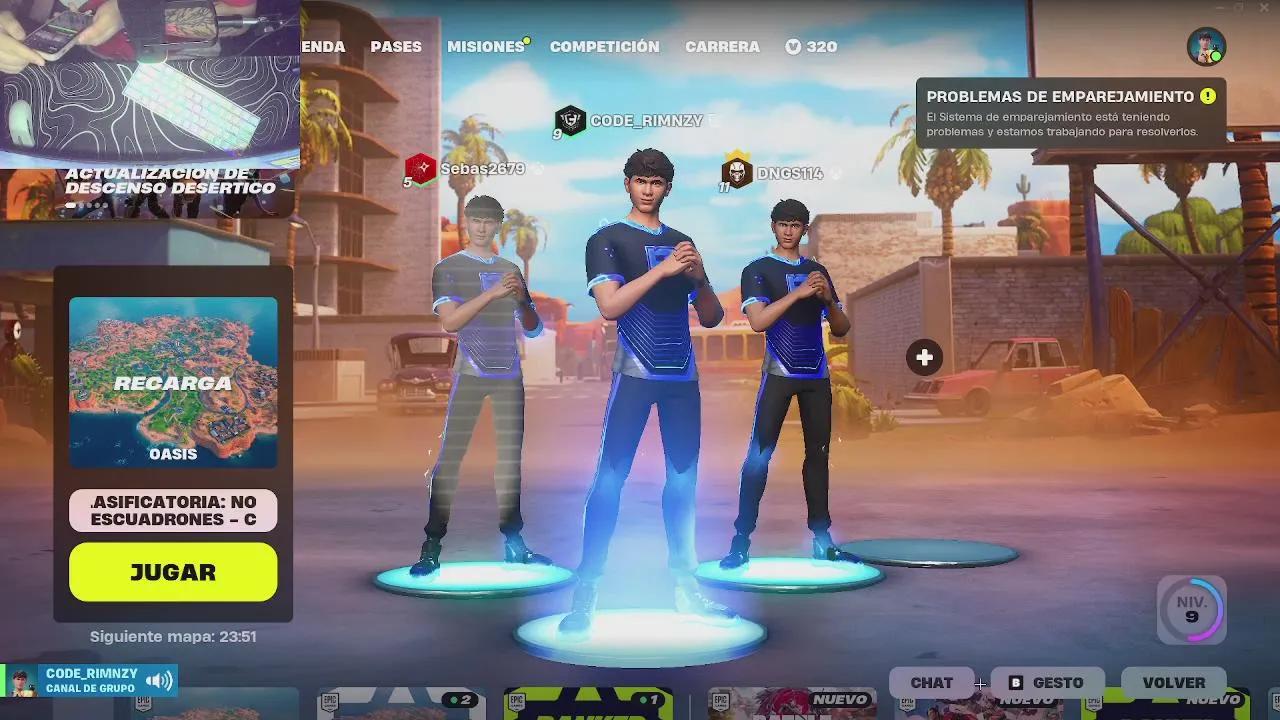
Task: Click the plus icon to invite a teammate
Action: pyautogui.click(x=923, y=356)
